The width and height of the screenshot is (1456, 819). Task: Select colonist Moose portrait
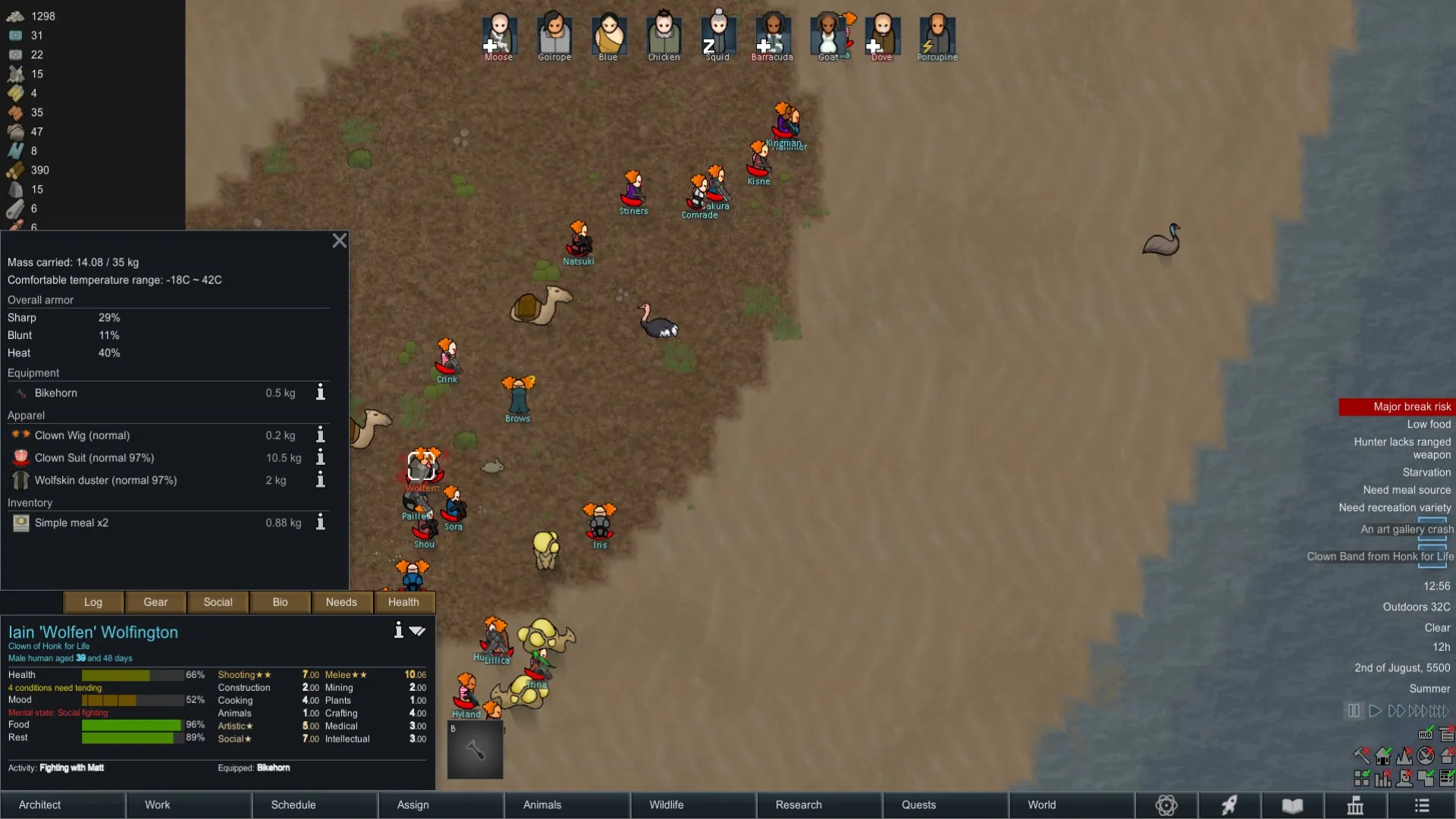pyautogui.click(x=499, y=35)
